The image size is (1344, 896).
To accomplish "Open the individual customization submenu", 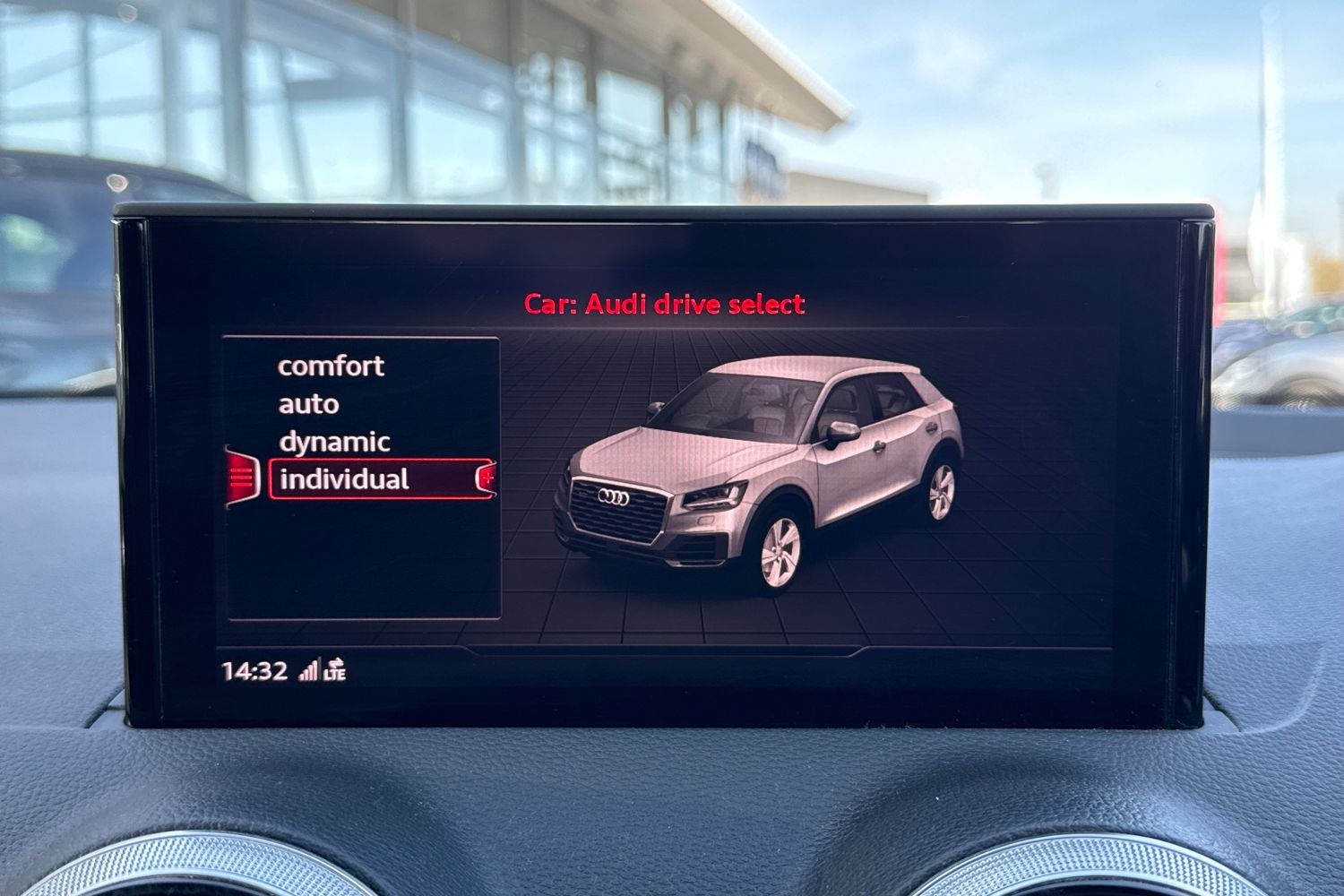I will tap(487, 478).
